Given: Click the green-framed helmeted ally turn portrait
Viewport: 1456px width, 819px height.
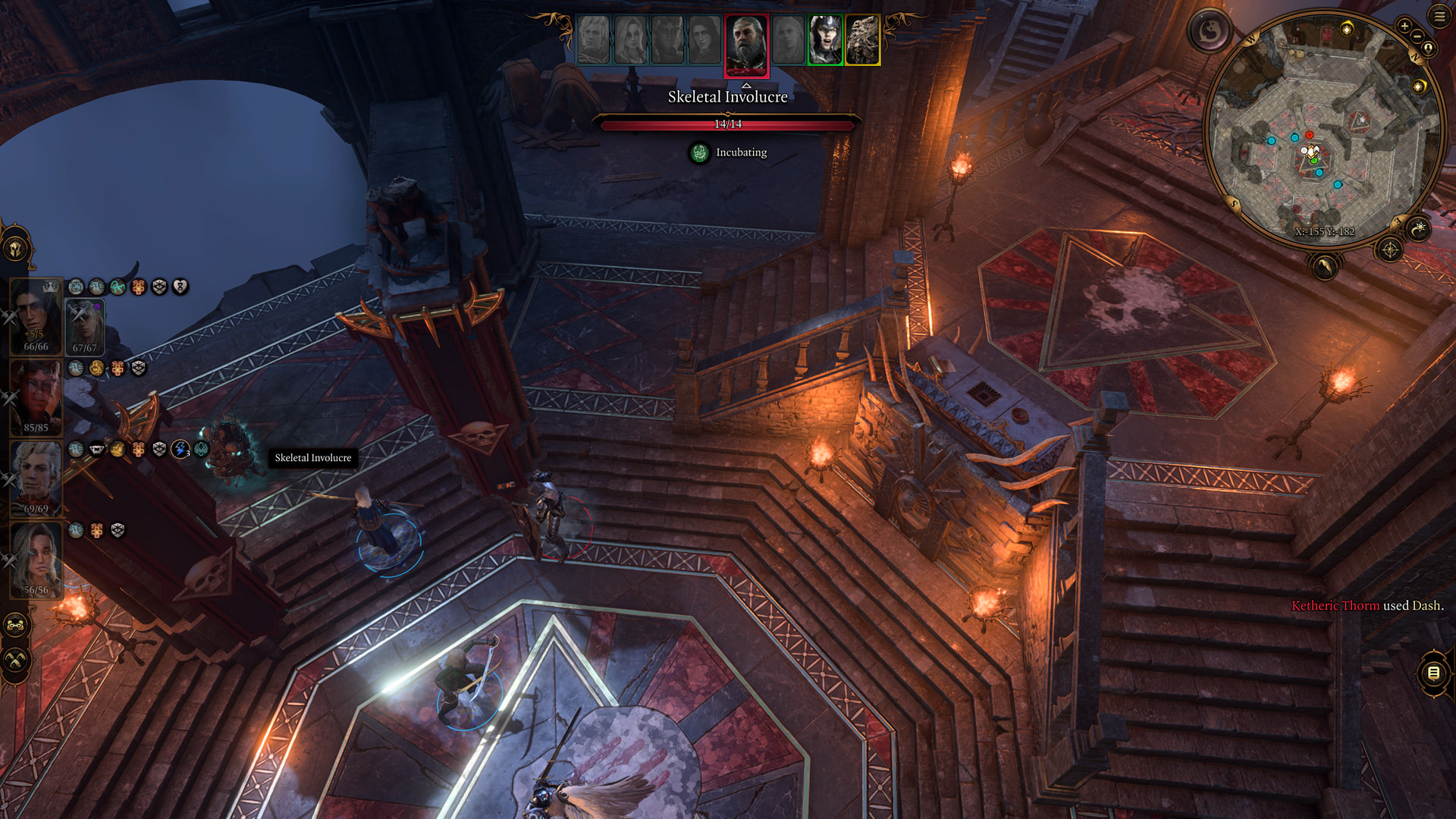Looking at the screenshot, I should point(824,40).
